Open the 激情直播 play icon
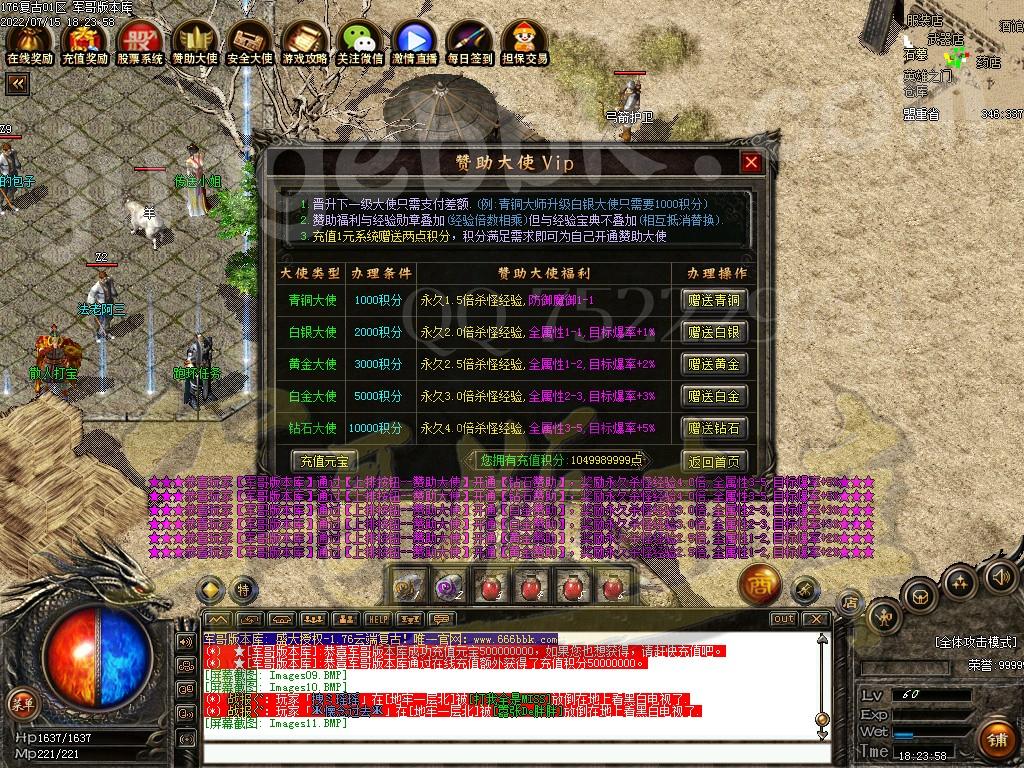The width and height of the screenshot is (1024, 768). click(415, 43)
